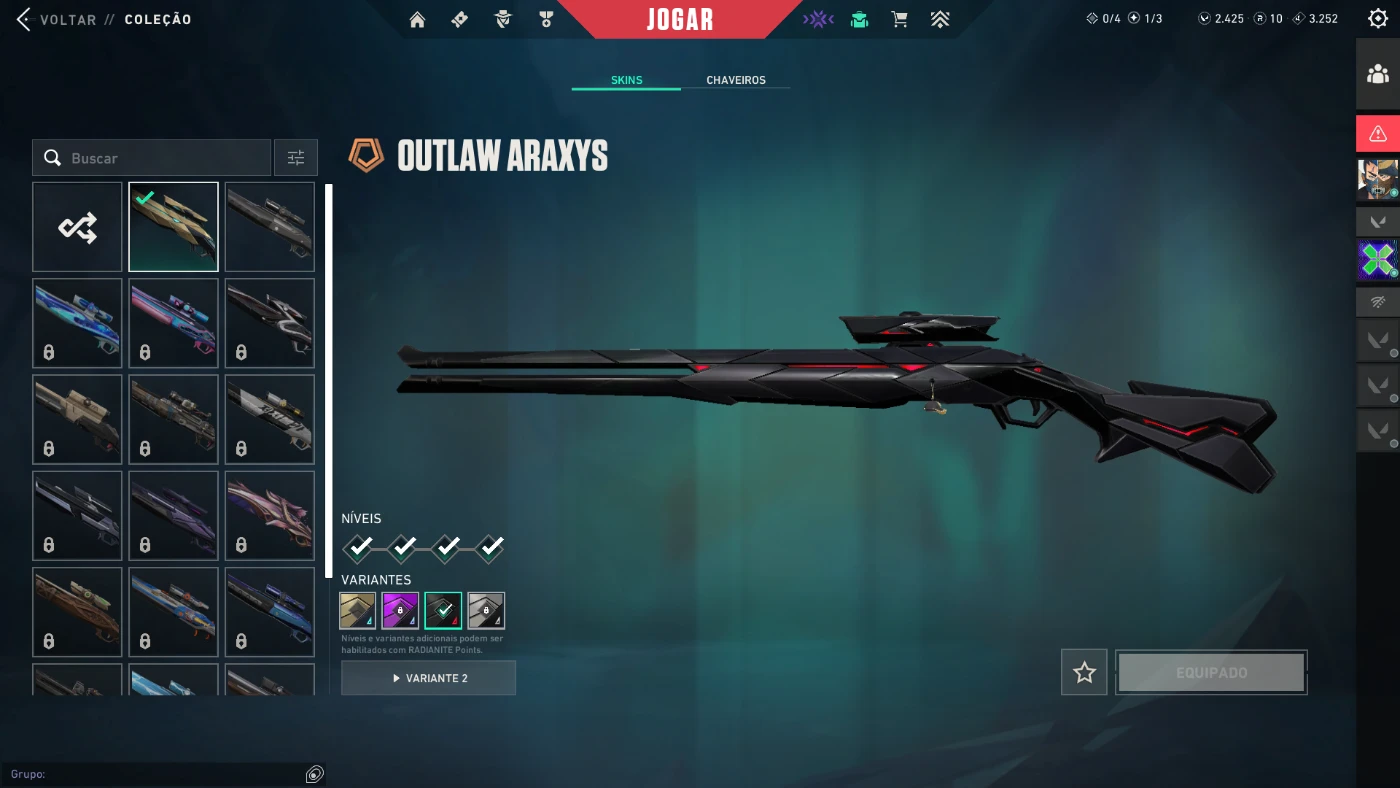
Task: Pick the locked purple variant swatch
Action: pos(400,610)
